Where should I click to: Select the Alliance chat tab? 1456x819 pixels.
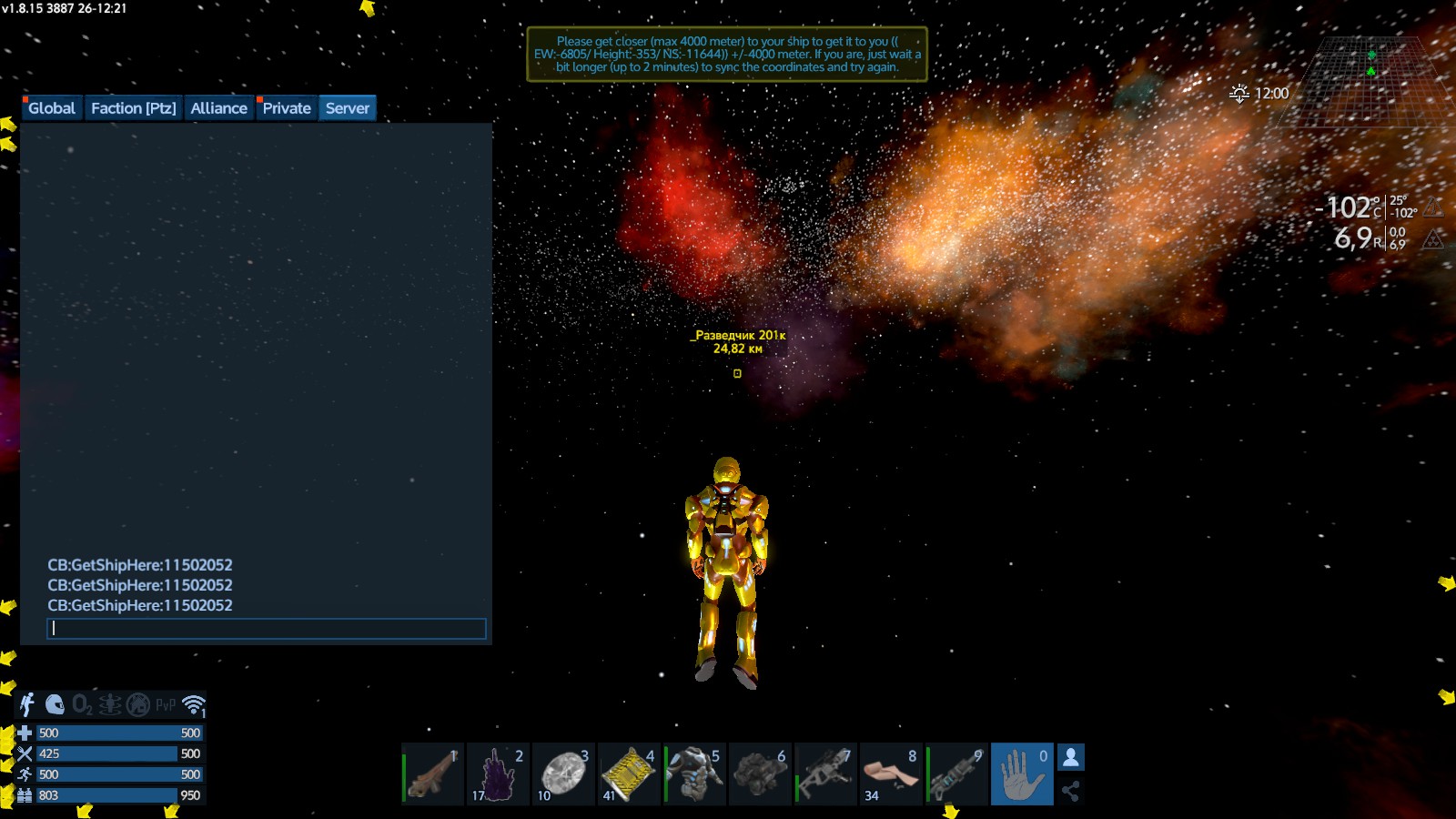pyautogui.click(x=218, y=108)
